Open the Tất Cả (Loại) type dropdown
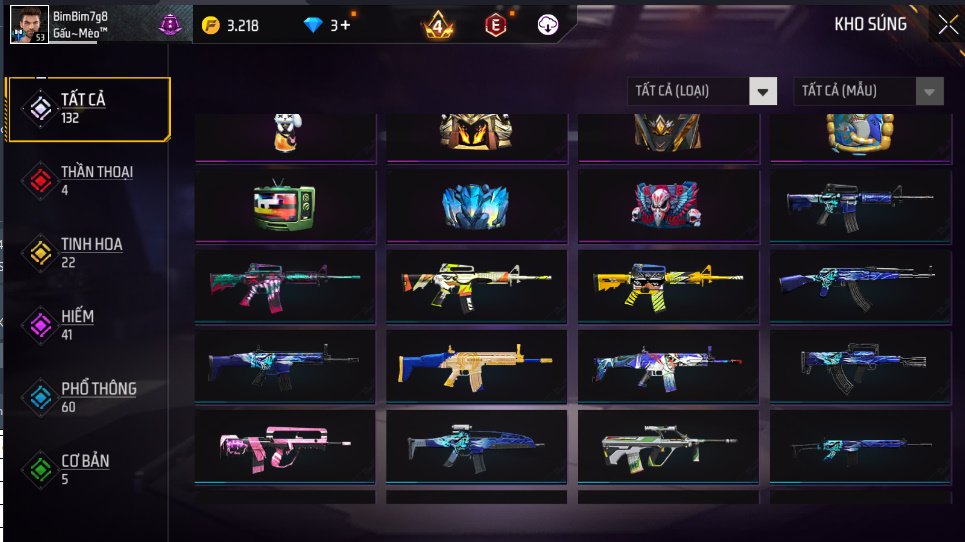 click(702, 91)
